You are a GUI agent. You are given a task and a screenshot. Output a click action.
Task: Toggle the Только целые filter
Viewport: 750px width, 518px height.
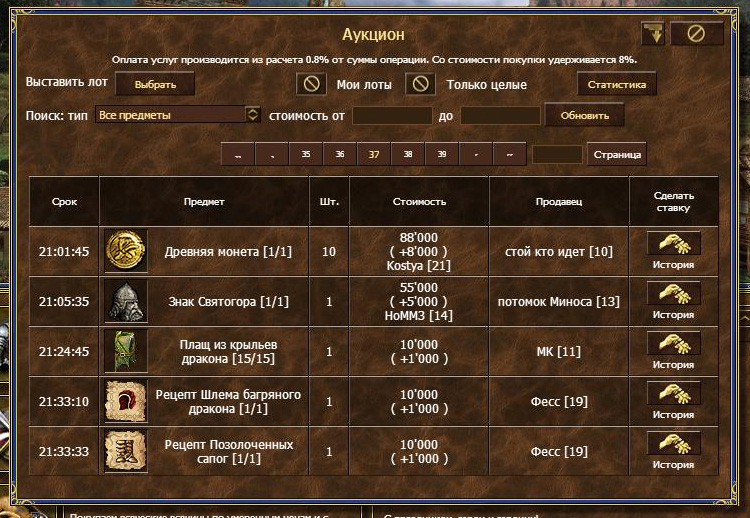(x=420, y=84)
